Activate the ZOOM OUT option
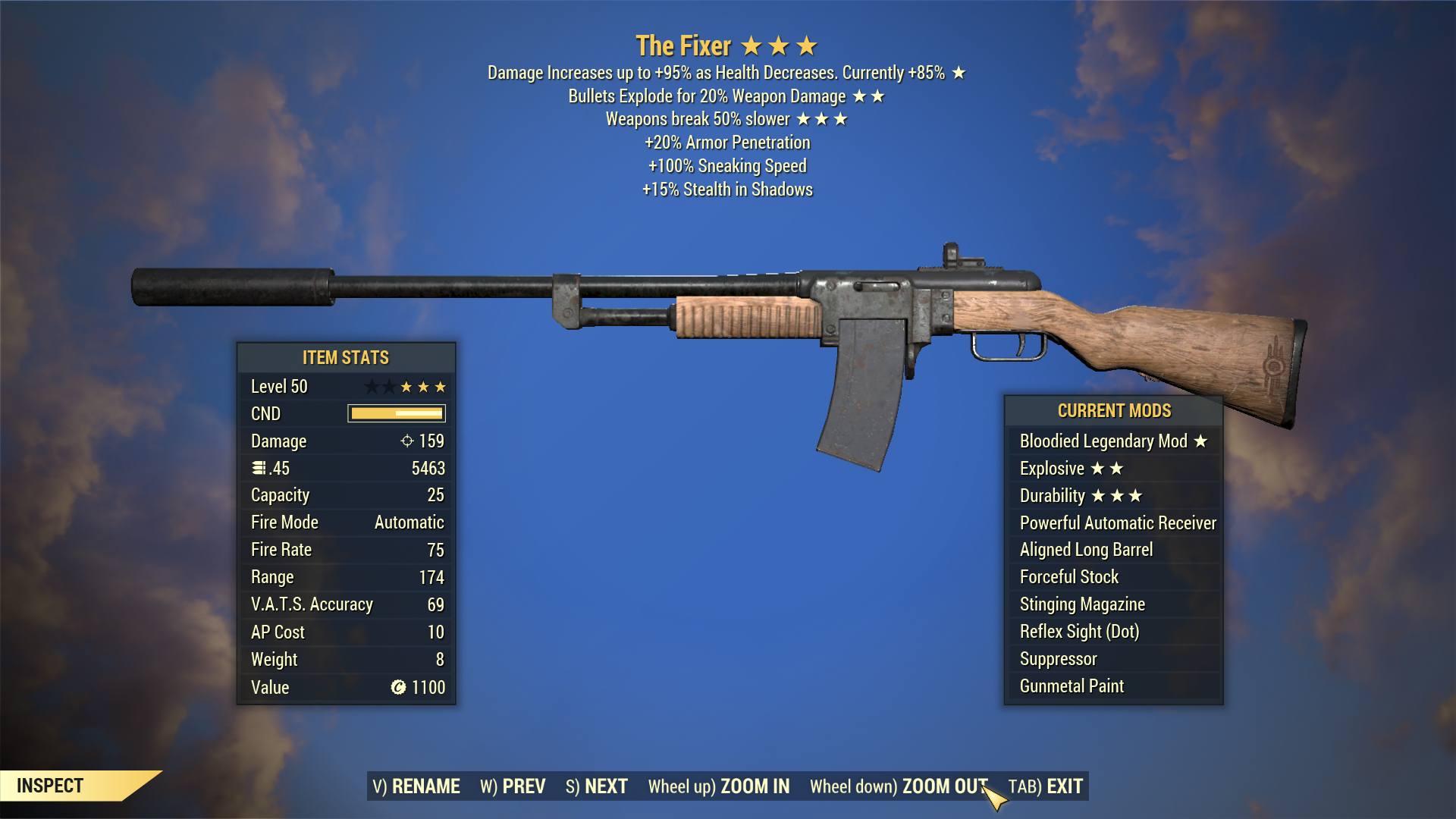Image resolution: width=1456 pixels, height=819 pixels. coord(899,786)
